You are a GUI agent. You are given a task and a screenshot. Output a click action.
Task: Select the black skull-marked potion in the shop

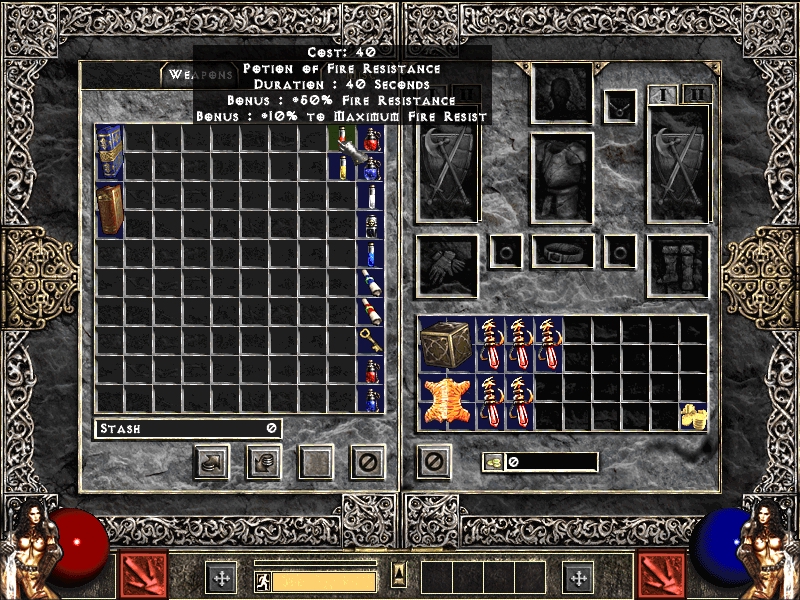click(x=370, y=225)
